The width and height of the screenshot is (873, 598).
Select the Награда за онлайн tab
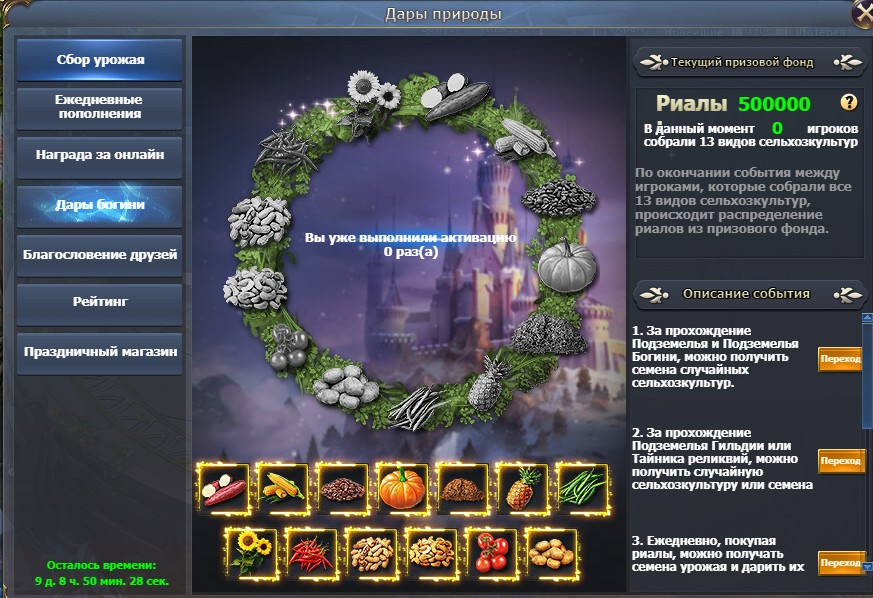(x=100, y=156)
